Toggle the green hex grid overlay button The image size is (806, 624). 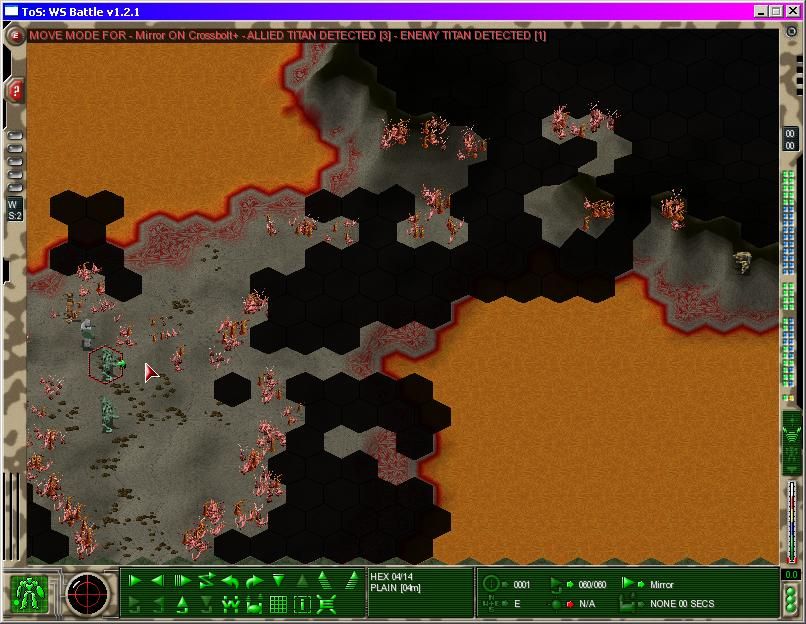[278, 604]
